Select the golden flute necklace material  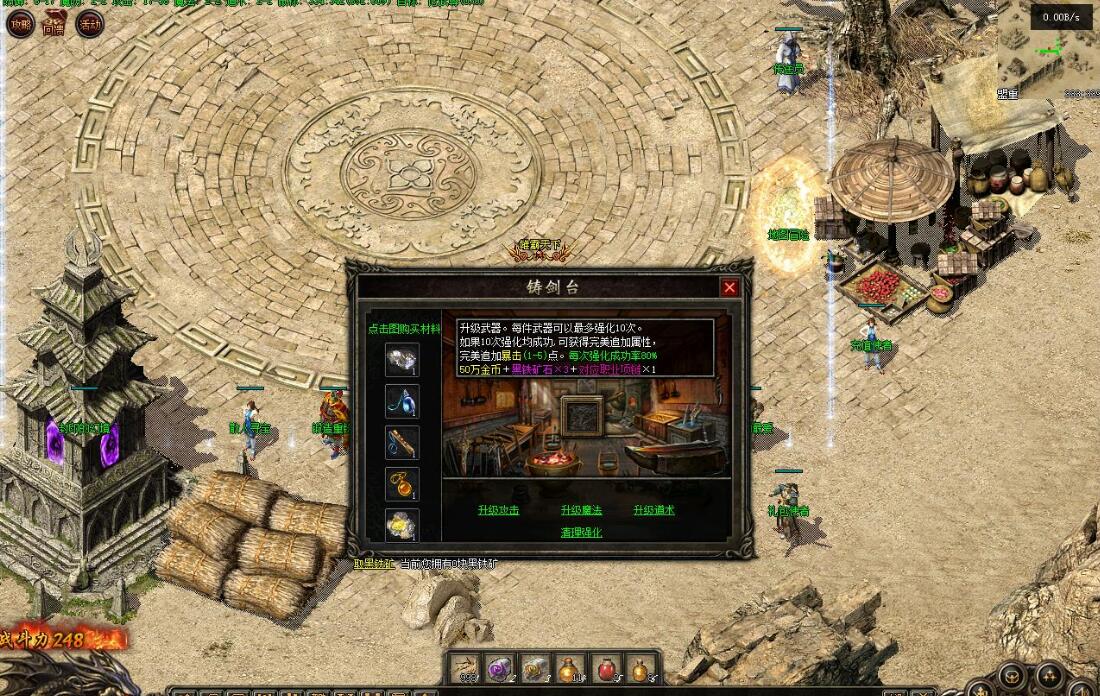[402, 443]
